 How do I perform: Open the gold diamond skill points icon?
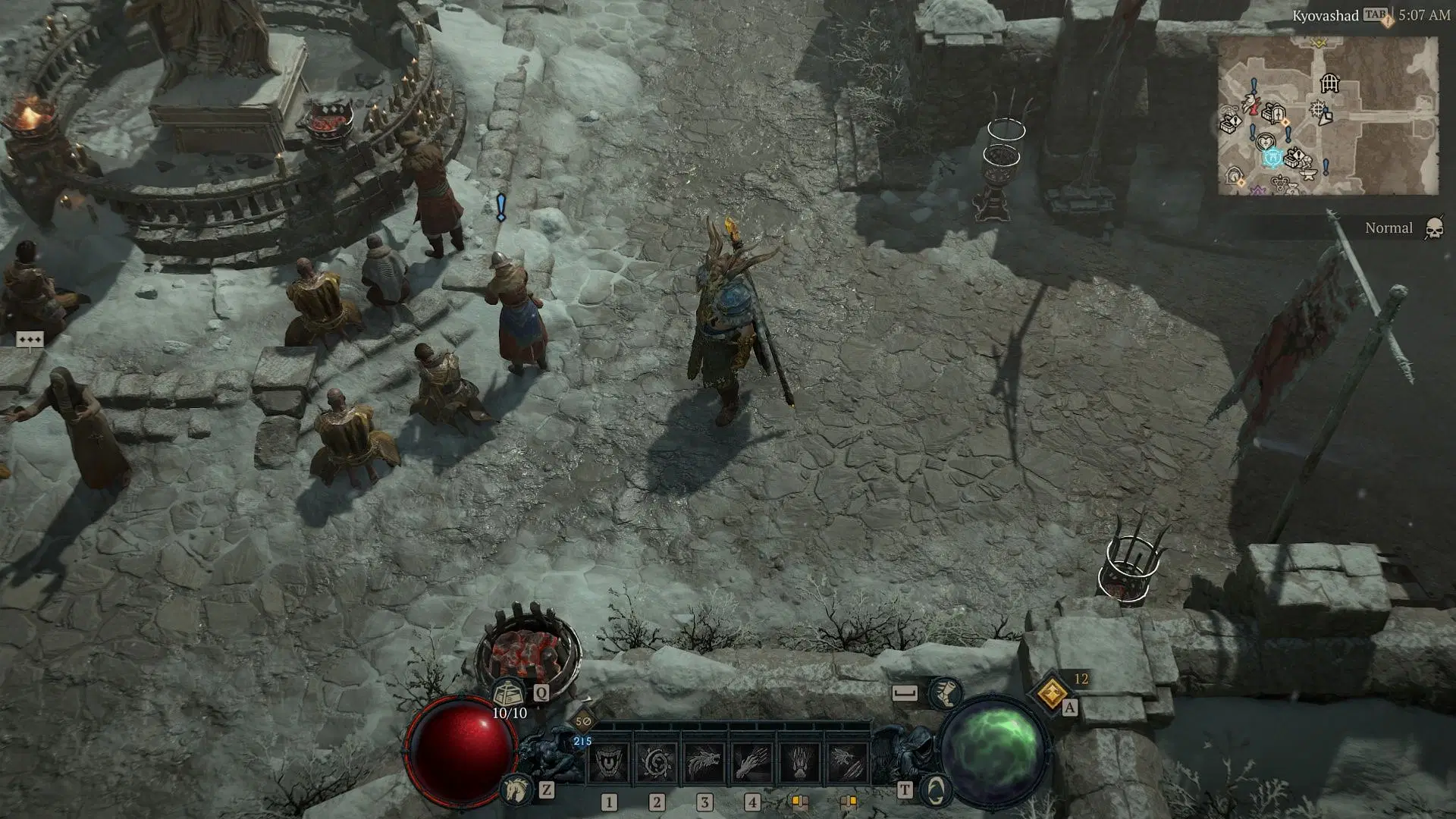(1052, 692)
